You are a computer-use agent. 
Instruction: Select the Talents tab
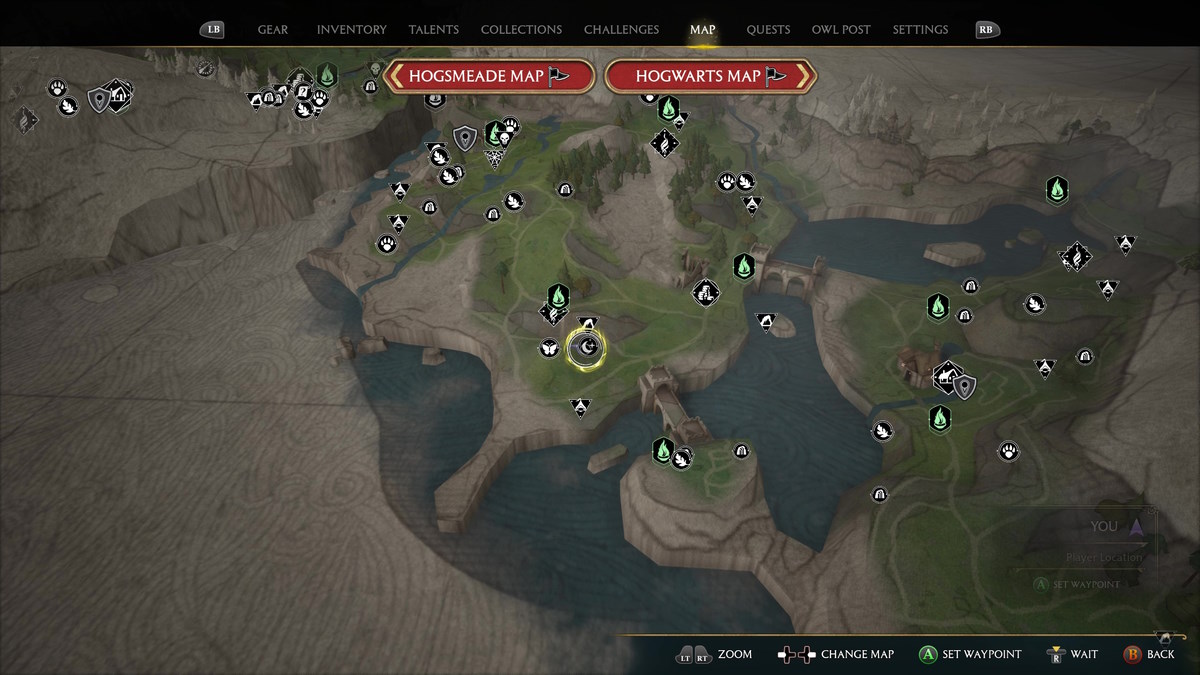(x=434, y=30)
